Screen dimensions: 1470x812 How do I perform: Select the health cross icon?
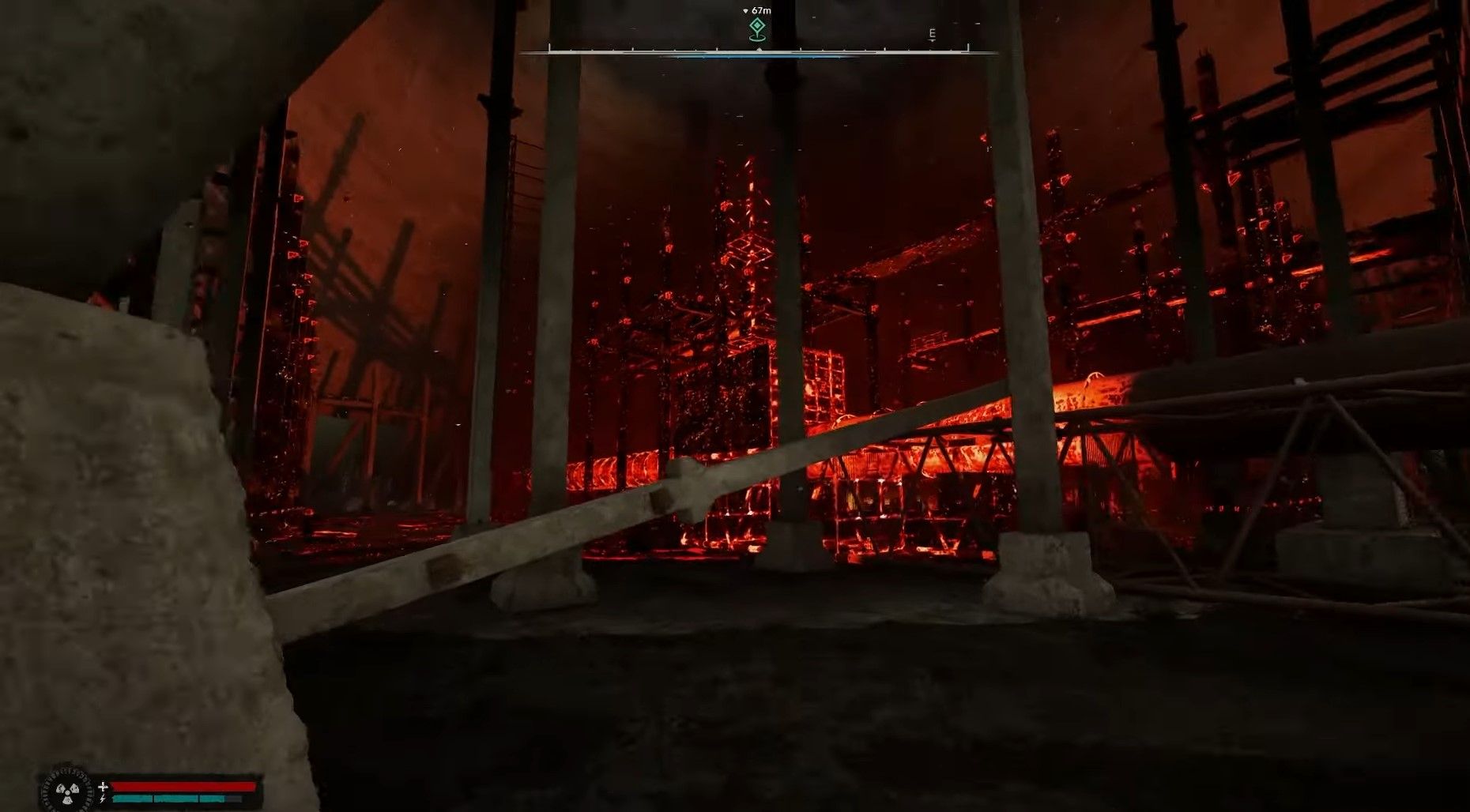click(x=103, y=786)
